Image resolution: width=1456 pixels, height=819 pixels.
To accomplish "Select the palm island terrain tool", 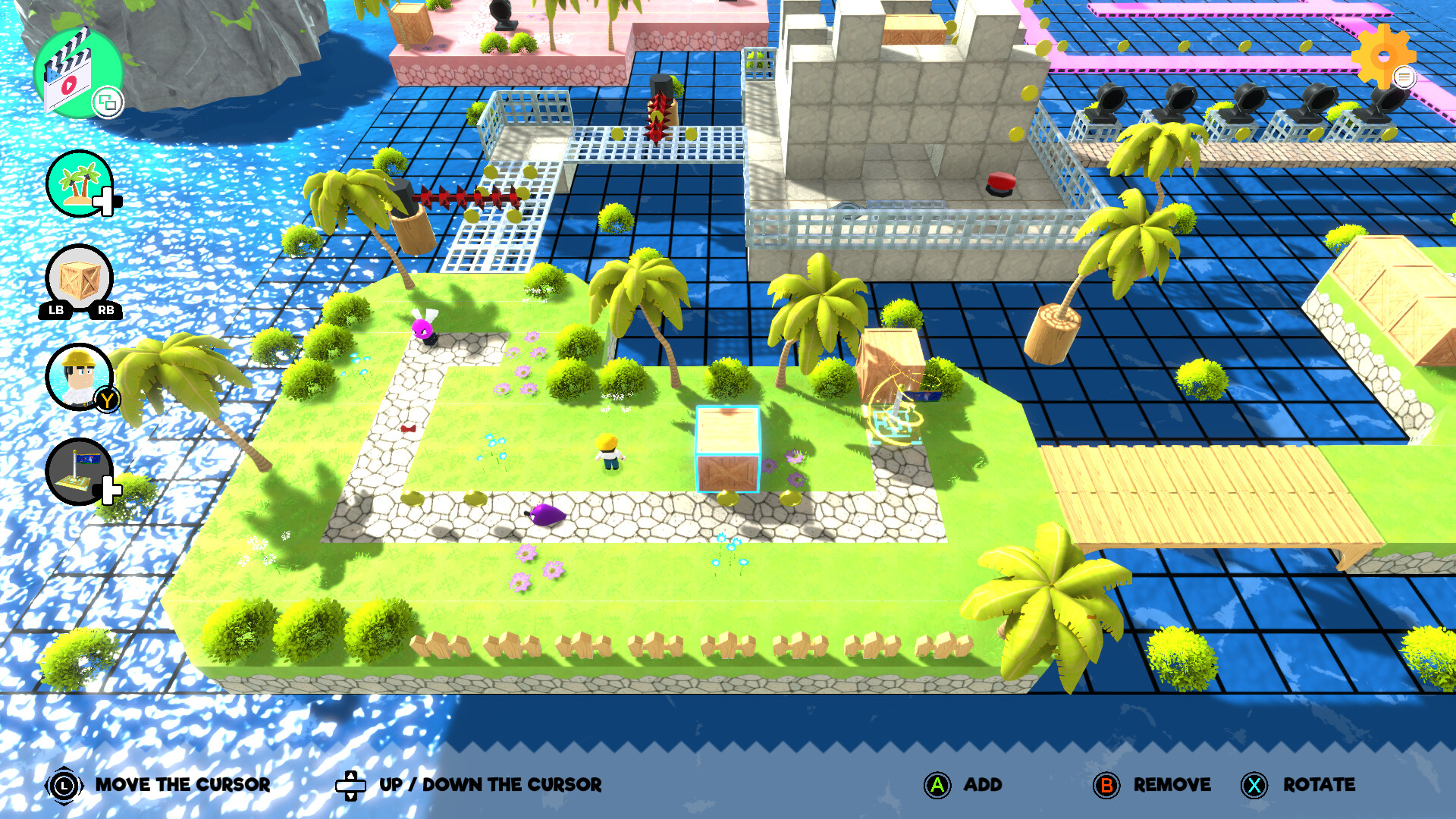I will pyautogui.click(x=78, y=184).
